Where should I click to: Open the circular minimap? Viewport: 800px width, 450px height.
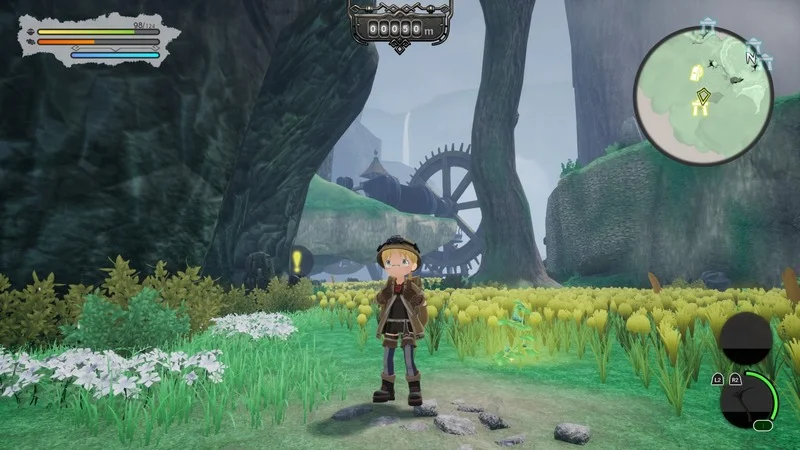[x=703, y=95]
